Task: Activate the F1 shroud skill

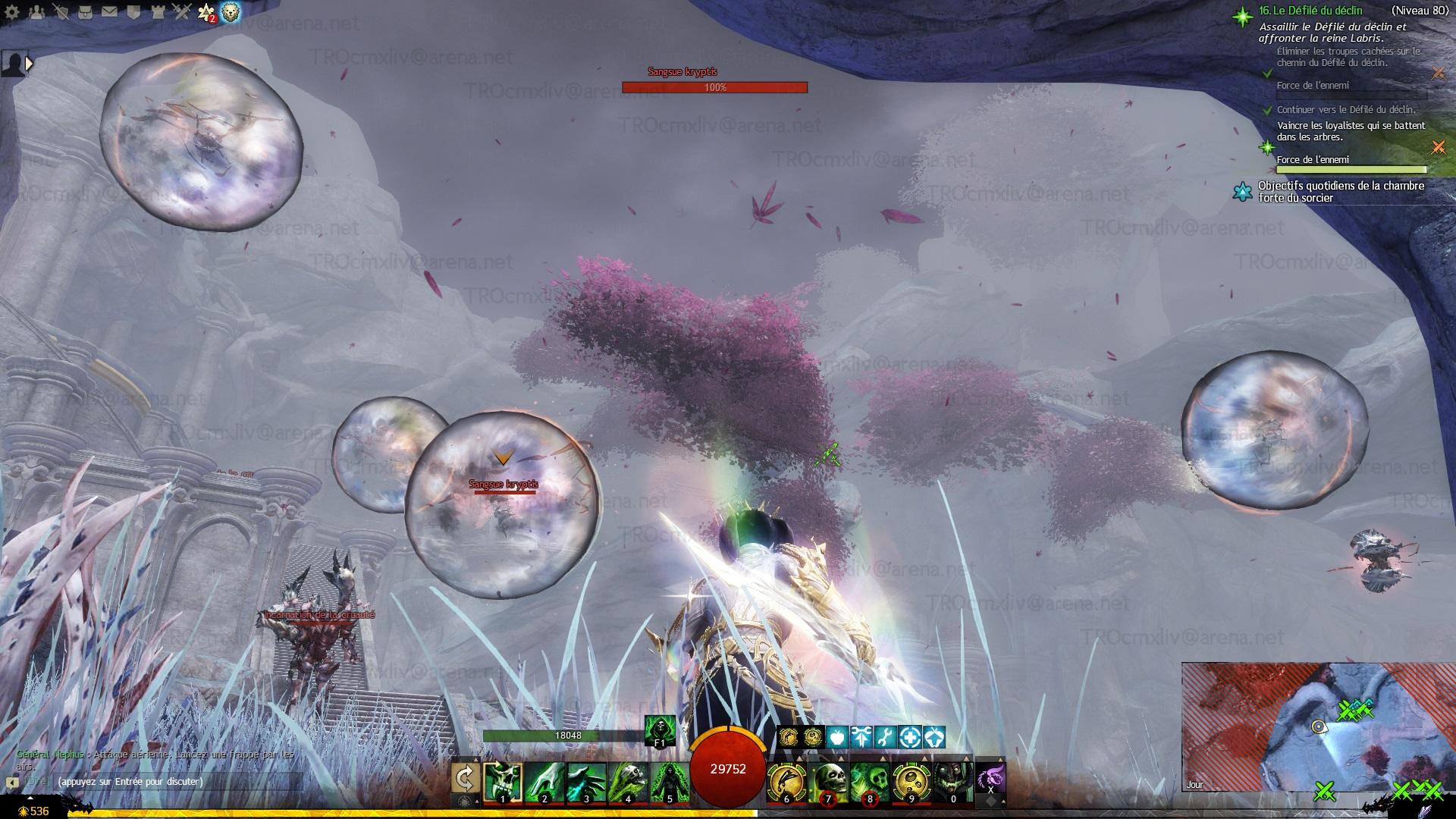Action: click(x=659, y=730)
